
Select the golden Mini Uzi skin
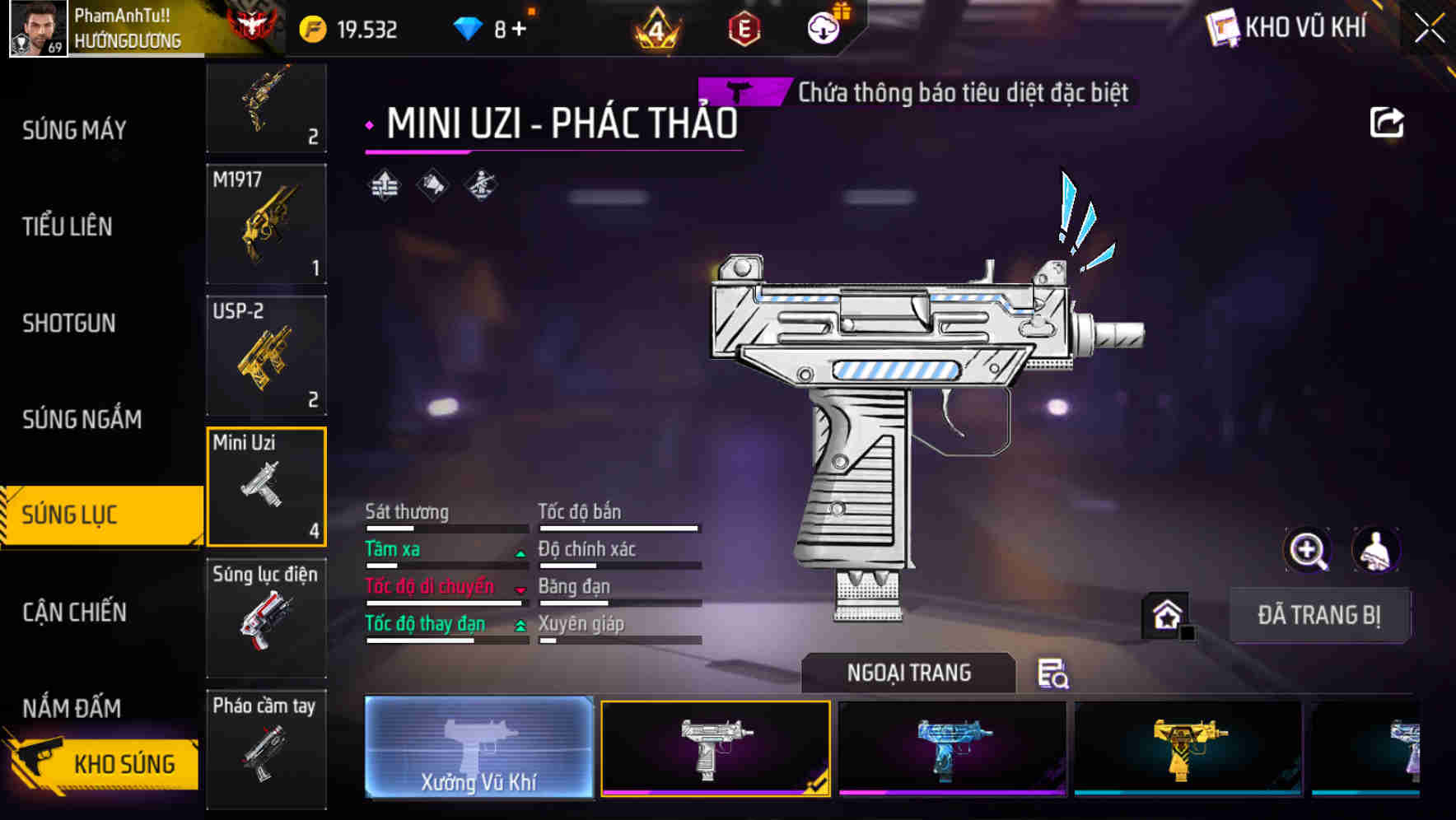tap(1186, 748)
